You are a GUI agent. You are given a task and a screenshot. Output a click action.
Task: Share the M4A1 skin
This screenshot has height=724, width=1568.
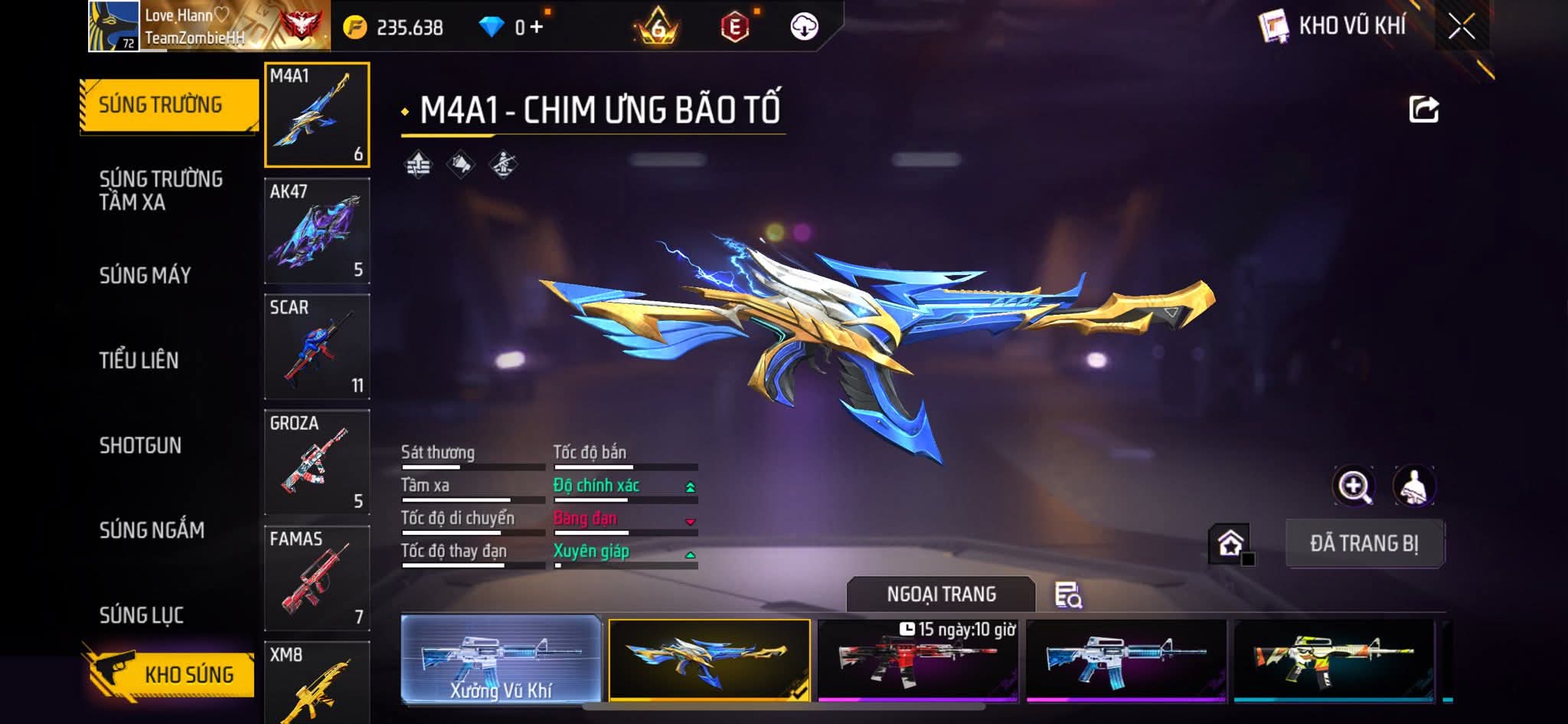(1423, 110)
